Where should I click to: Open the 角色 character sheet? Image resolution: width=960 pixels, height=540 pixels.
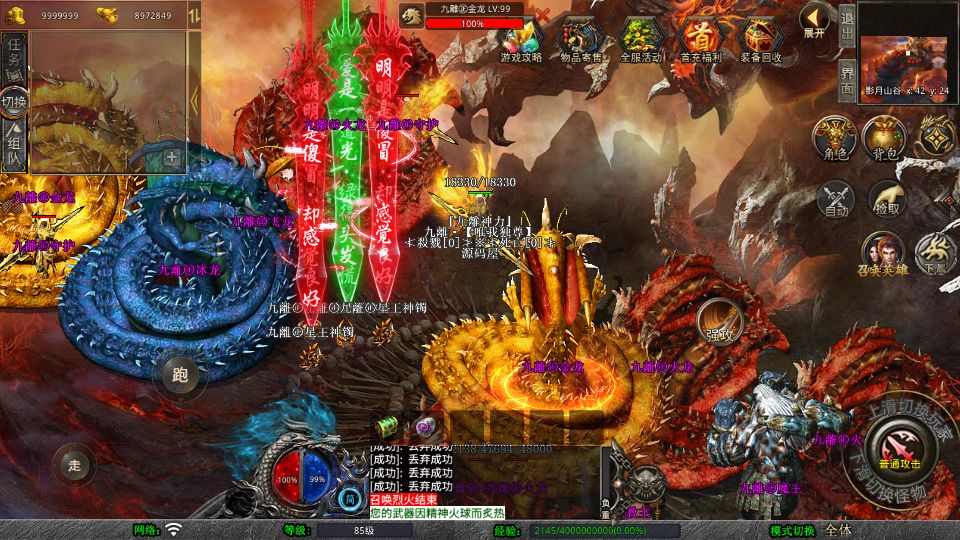click(x=833, y=138)
